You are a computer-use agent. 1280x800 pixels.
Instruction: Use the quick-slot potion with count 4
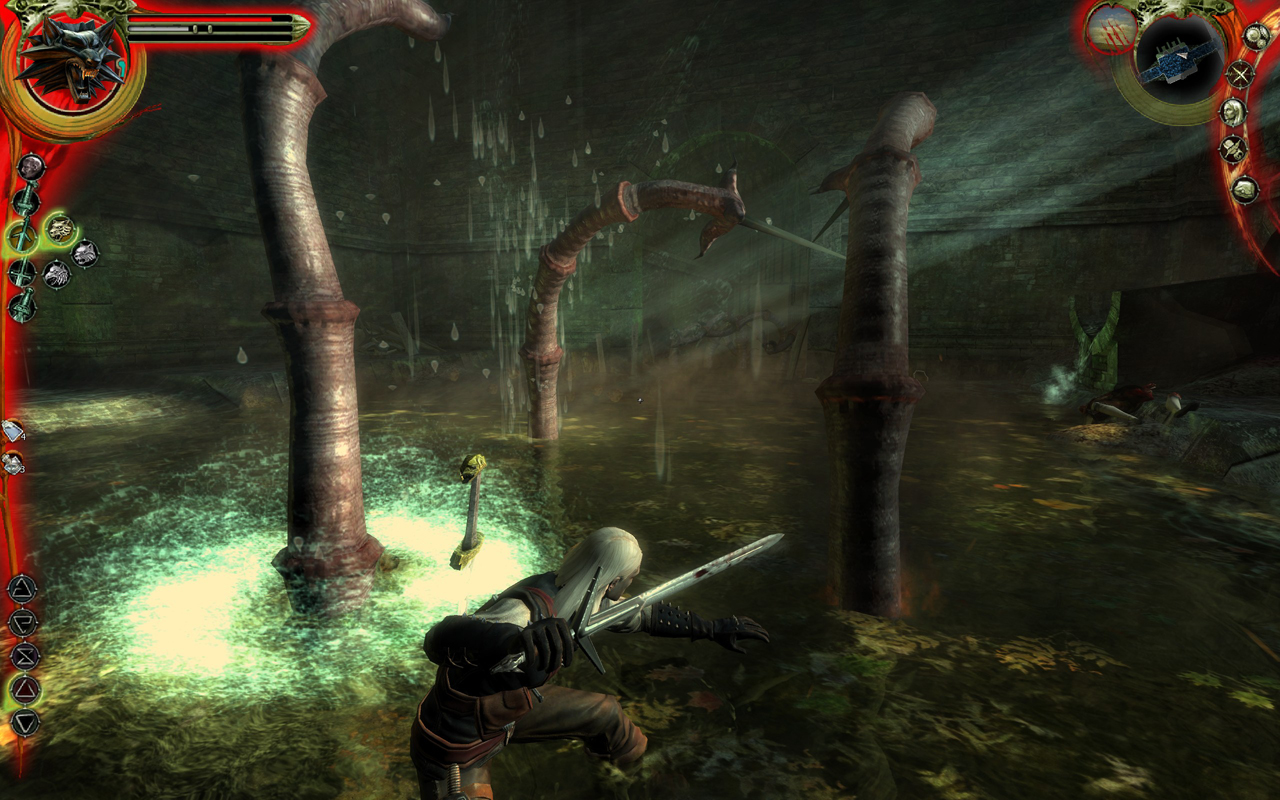coord(13,431)
